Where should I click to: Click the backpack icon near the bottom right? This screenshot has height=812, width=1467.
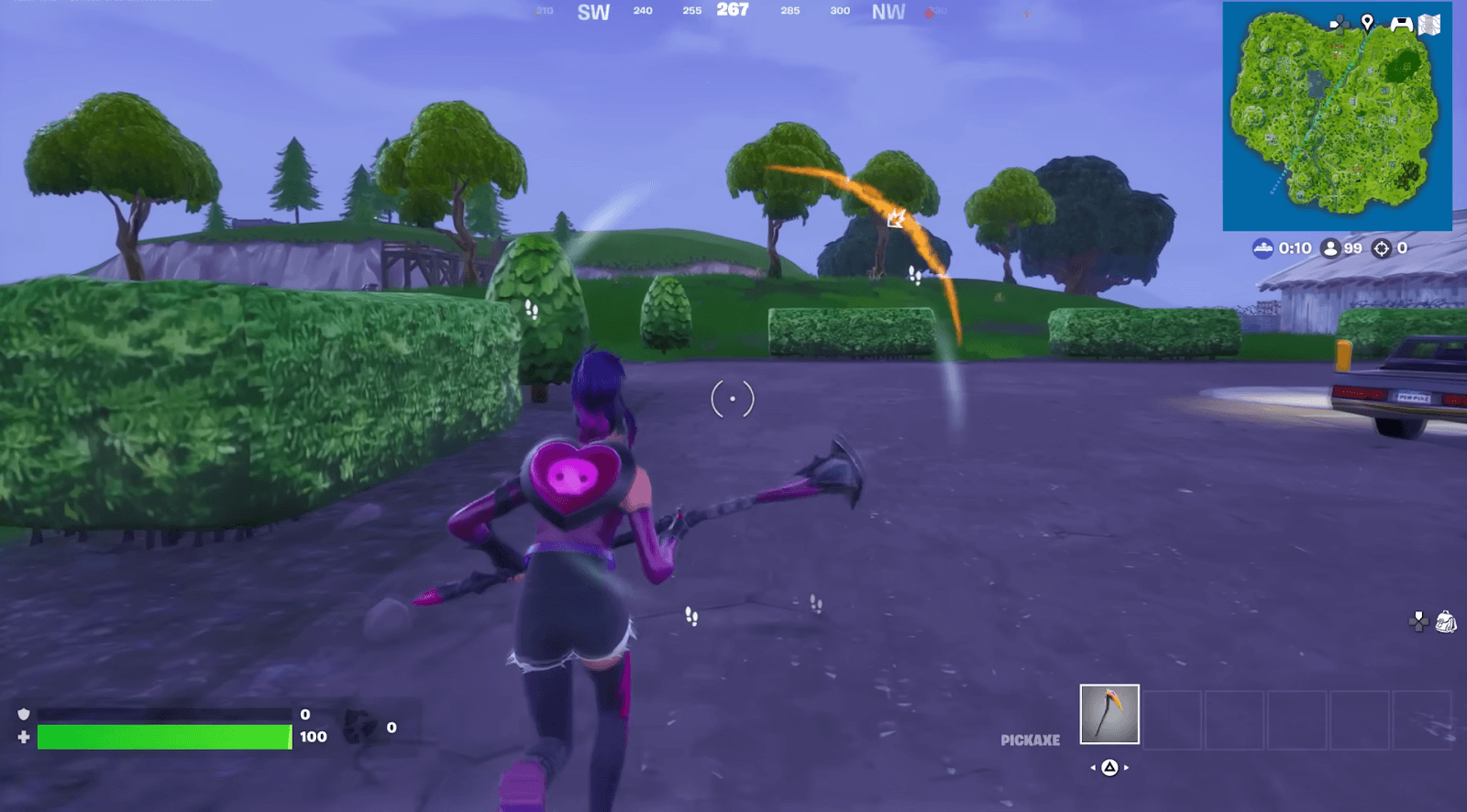[1445, 622]
